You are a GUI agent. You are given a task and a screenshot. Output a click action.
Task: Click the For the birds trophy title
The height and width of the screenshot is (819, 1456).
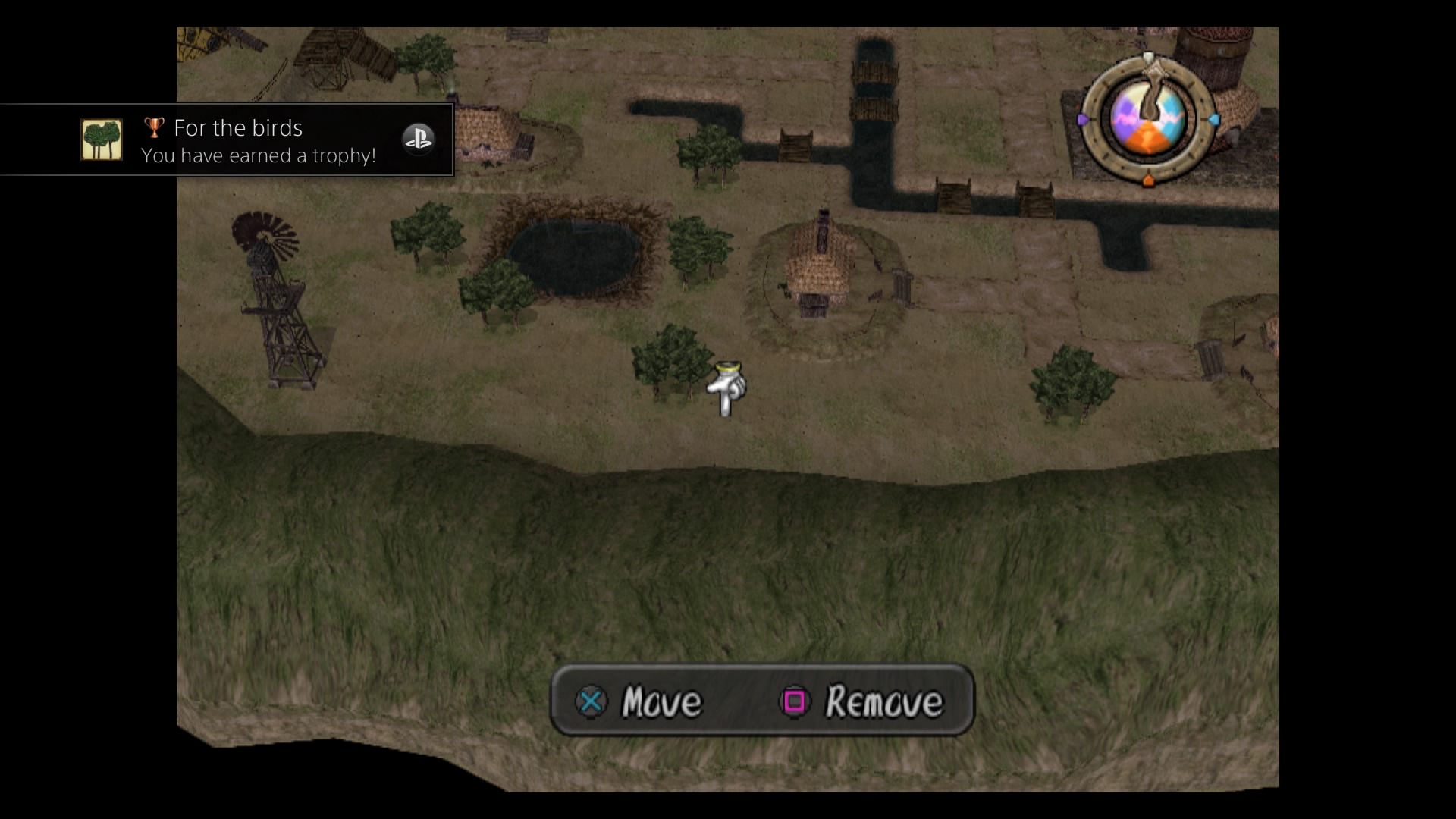[x=238, y=128]
